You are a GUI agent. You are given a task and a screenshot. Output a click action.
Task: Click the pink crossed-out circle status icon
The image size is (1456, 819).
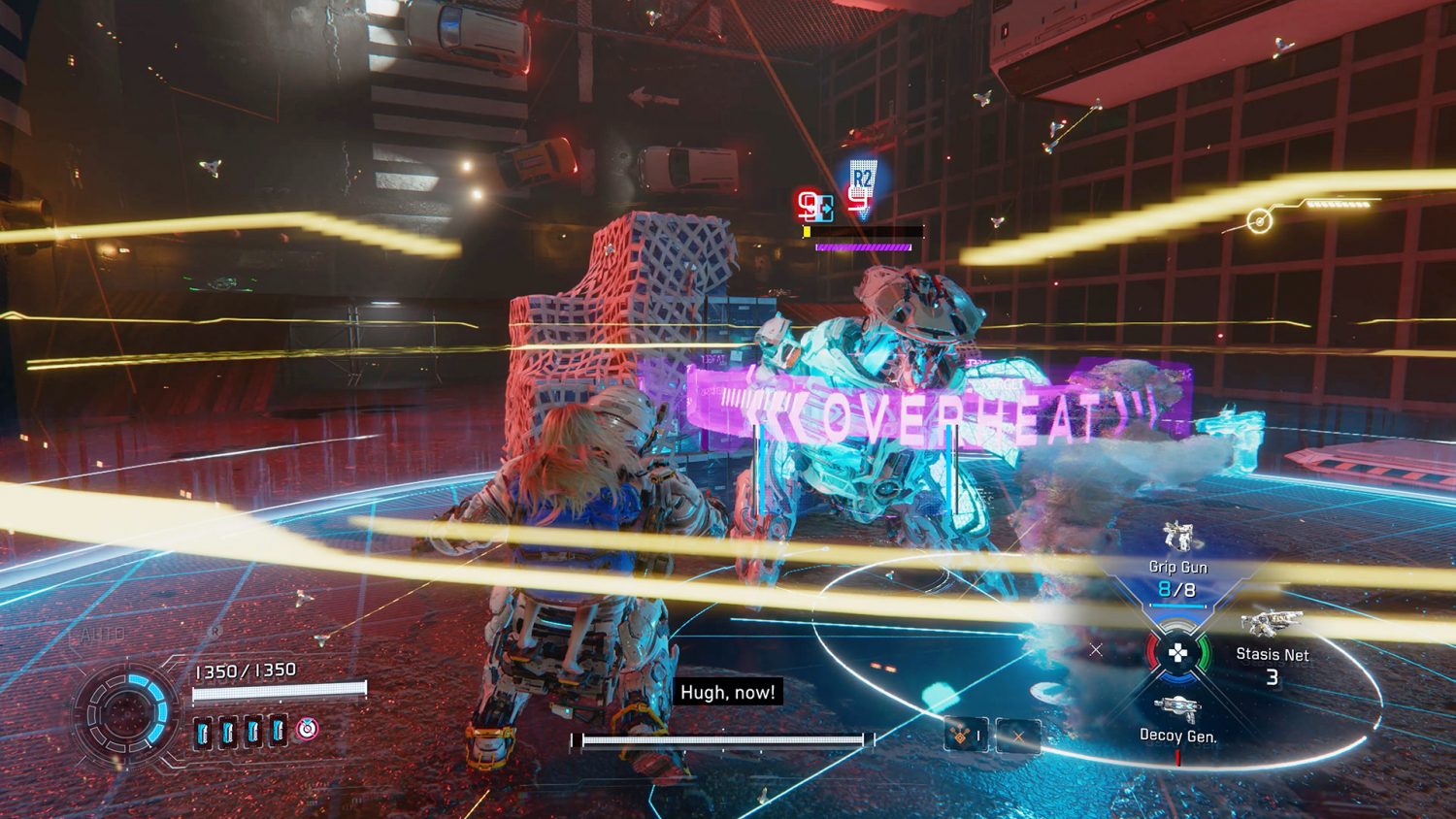307,729
